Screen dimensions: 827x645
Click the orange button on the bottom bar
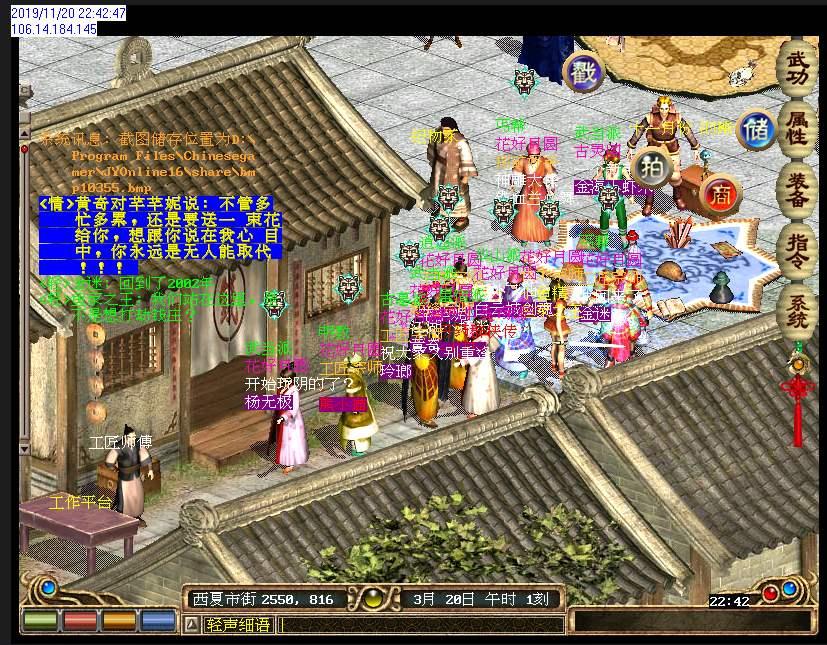tap(119, 620)
